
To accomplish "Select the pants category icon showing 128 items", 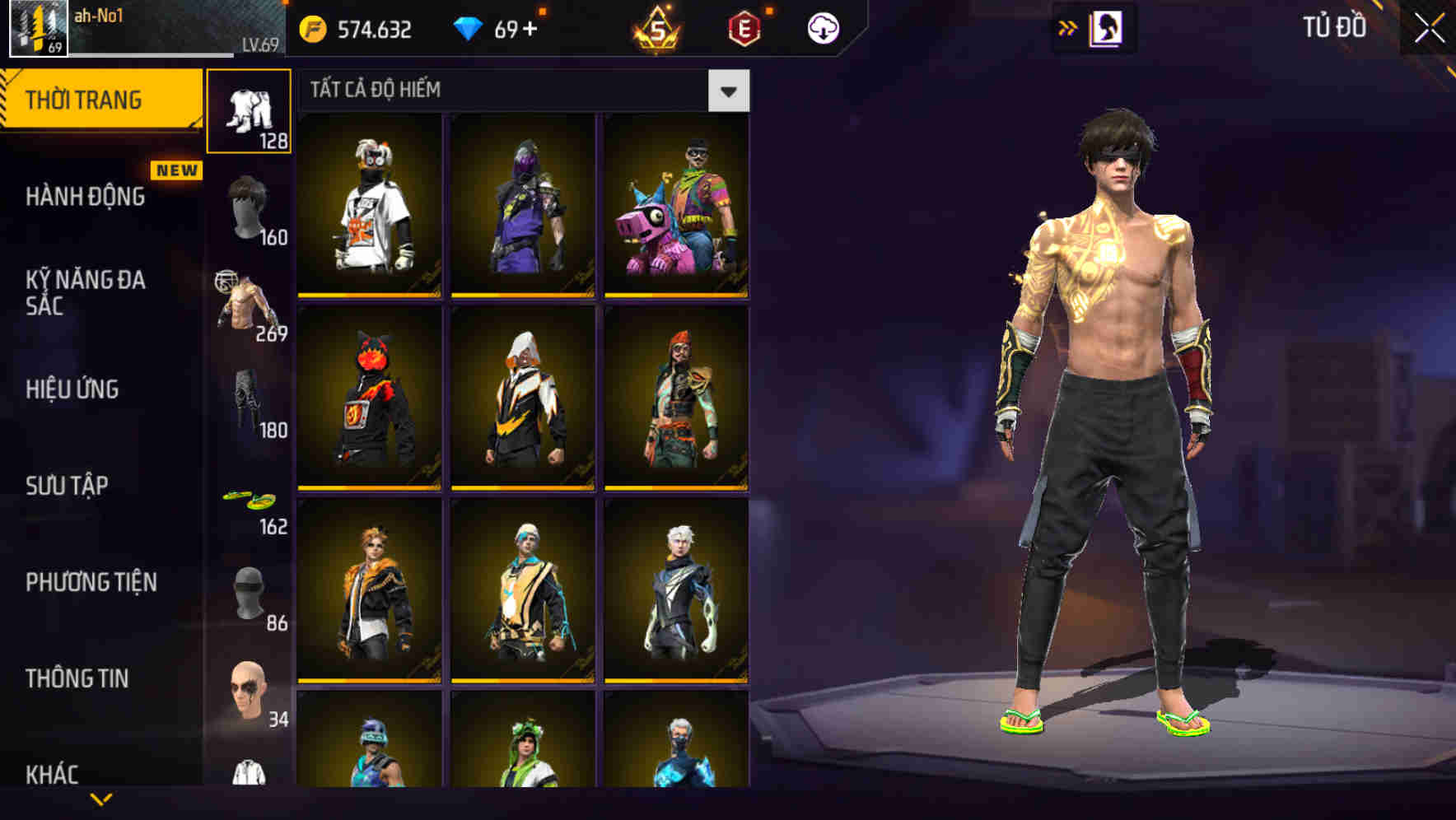I will (x=249, y=107).
